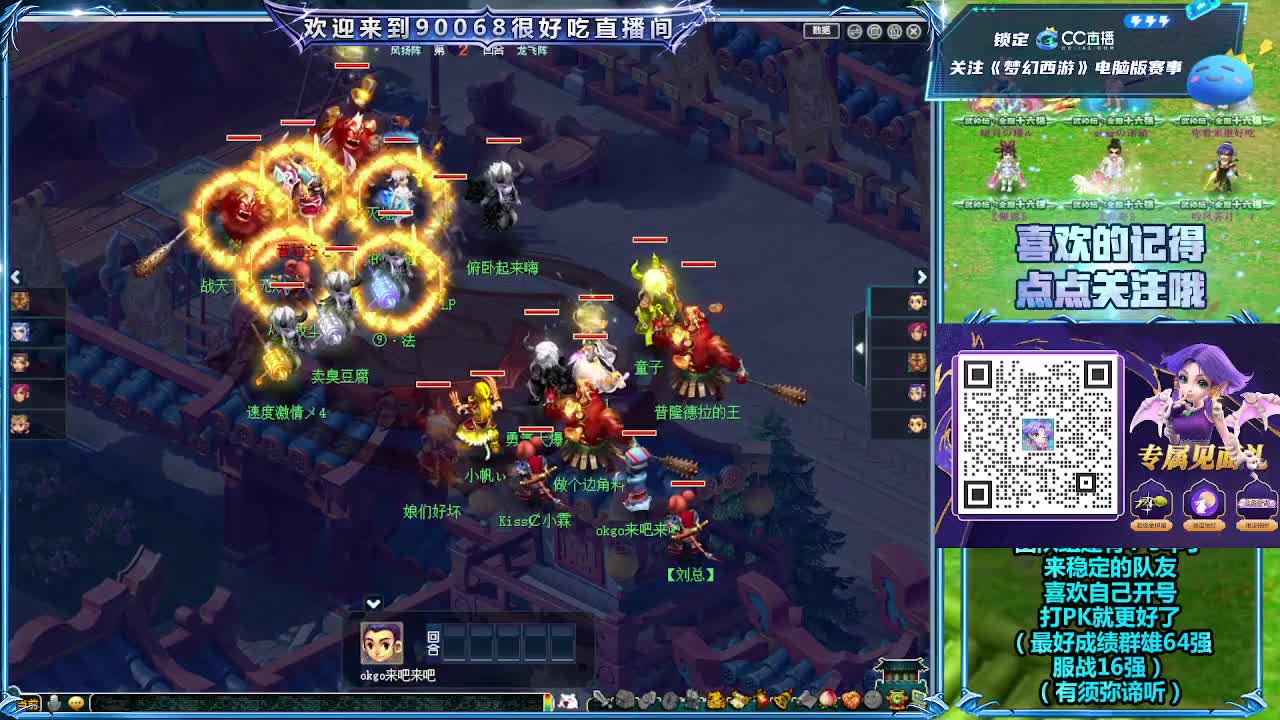Click the 数据 button at the top of the battle screen
Image resolution: width=1280 pixels, height=720 pixels.
click(x=822, y=31)
